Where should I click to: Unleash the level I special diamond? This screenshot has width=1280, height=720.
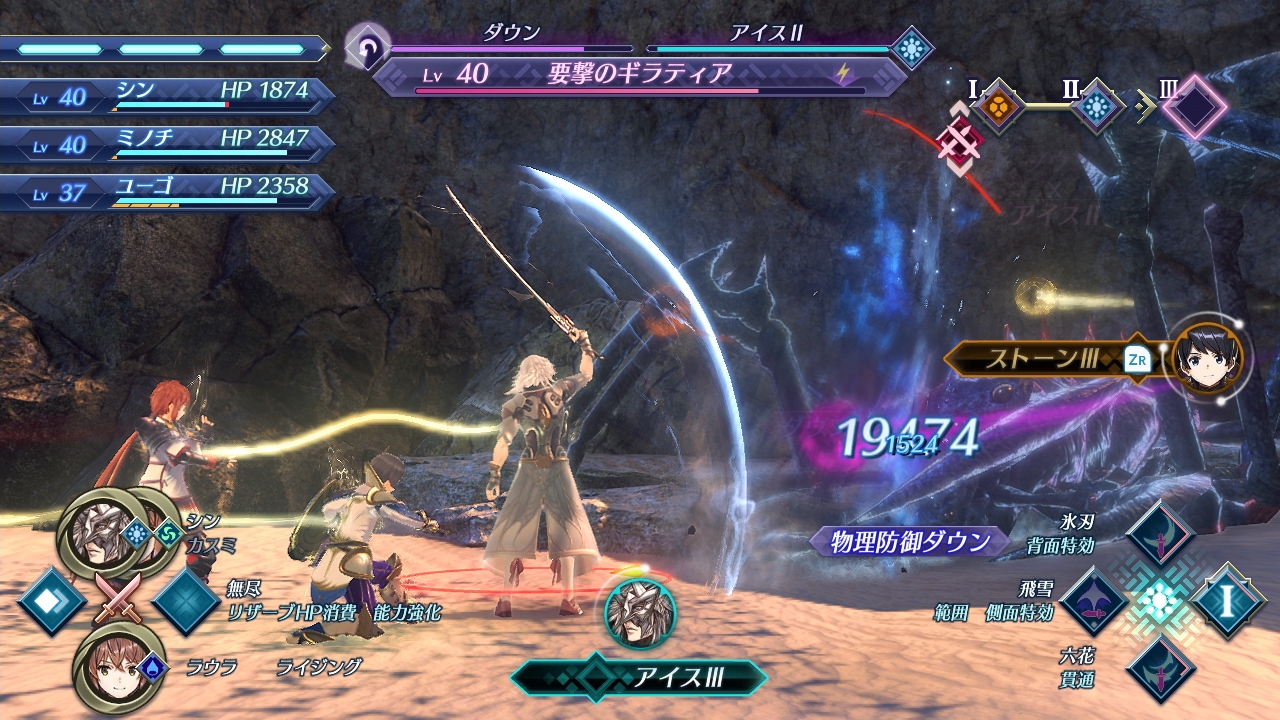[x=1227, y=601]
